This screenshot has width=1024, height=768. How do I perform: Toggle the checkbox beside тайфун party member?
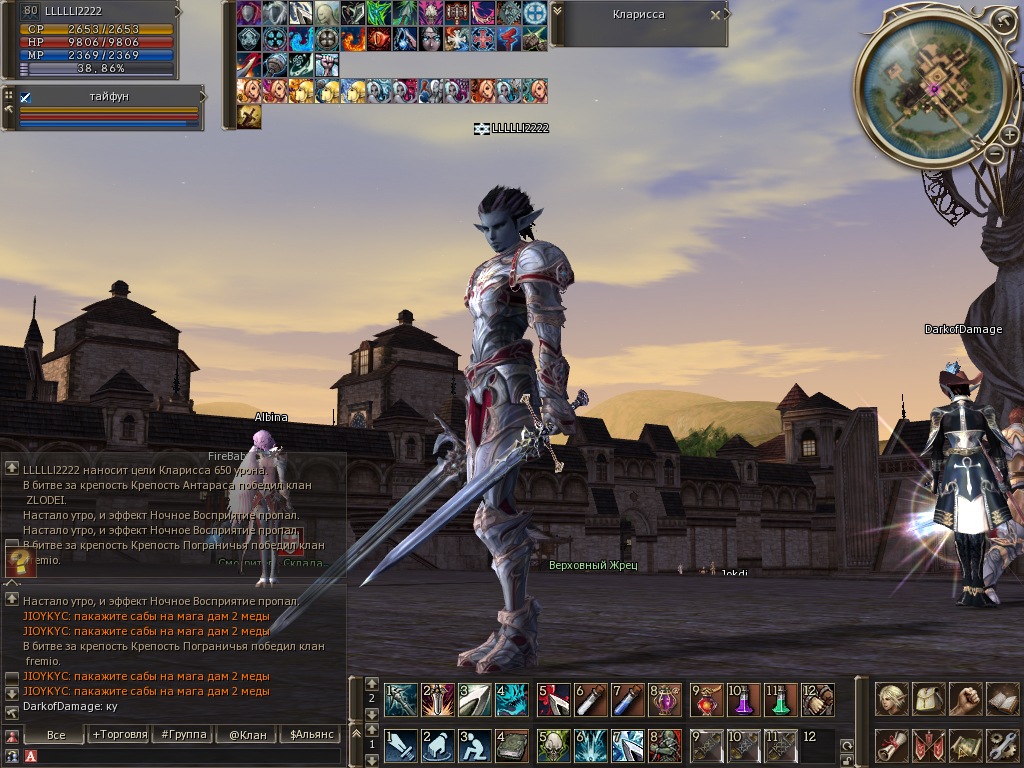[x=26, y=97]
